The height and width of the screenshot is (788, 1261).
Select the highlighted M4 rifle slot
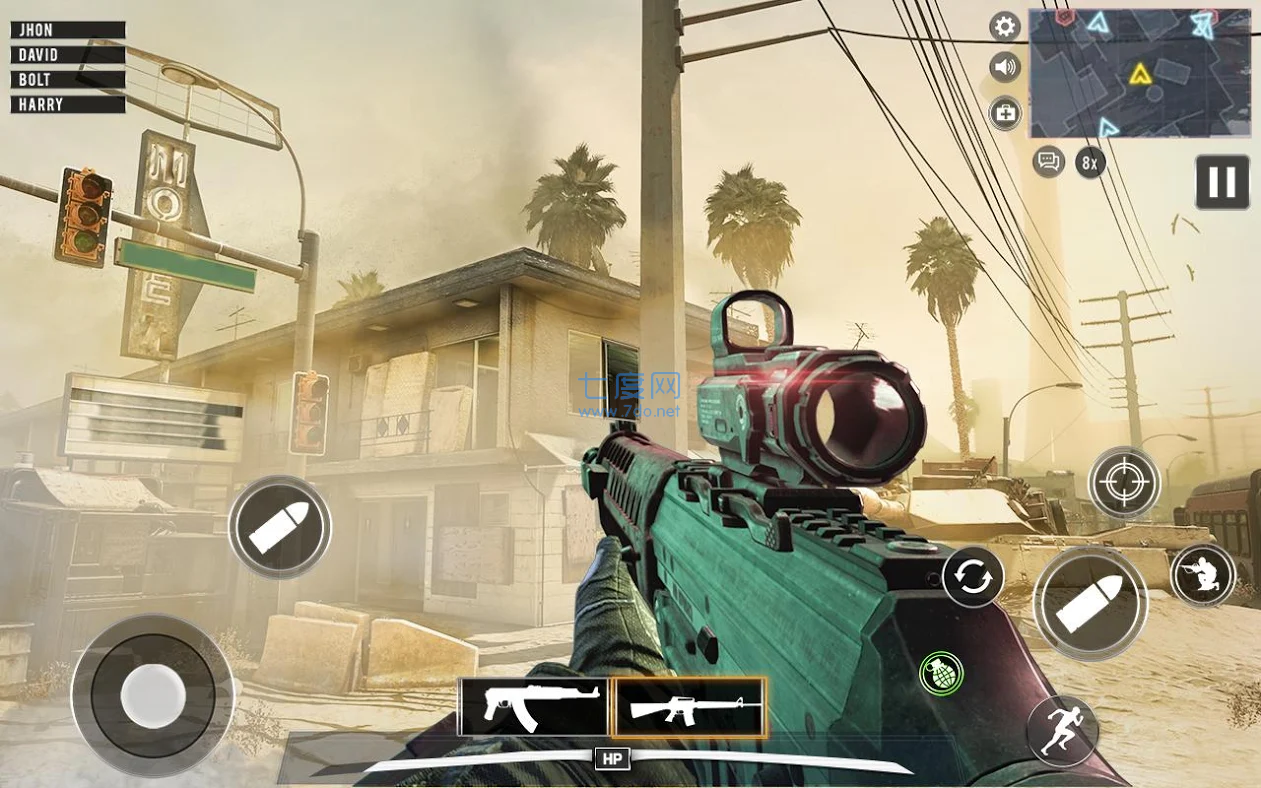(690, 707)
